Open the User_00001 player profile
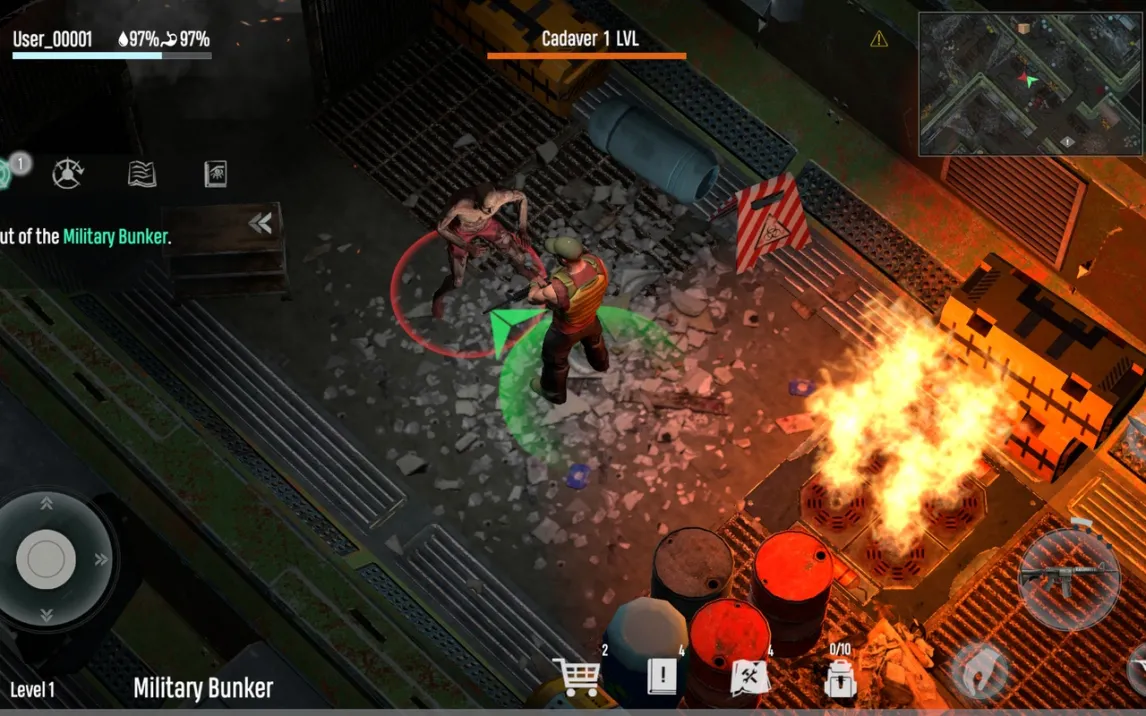Viewport: 1146px width, 716px height. tap(53, 39)
